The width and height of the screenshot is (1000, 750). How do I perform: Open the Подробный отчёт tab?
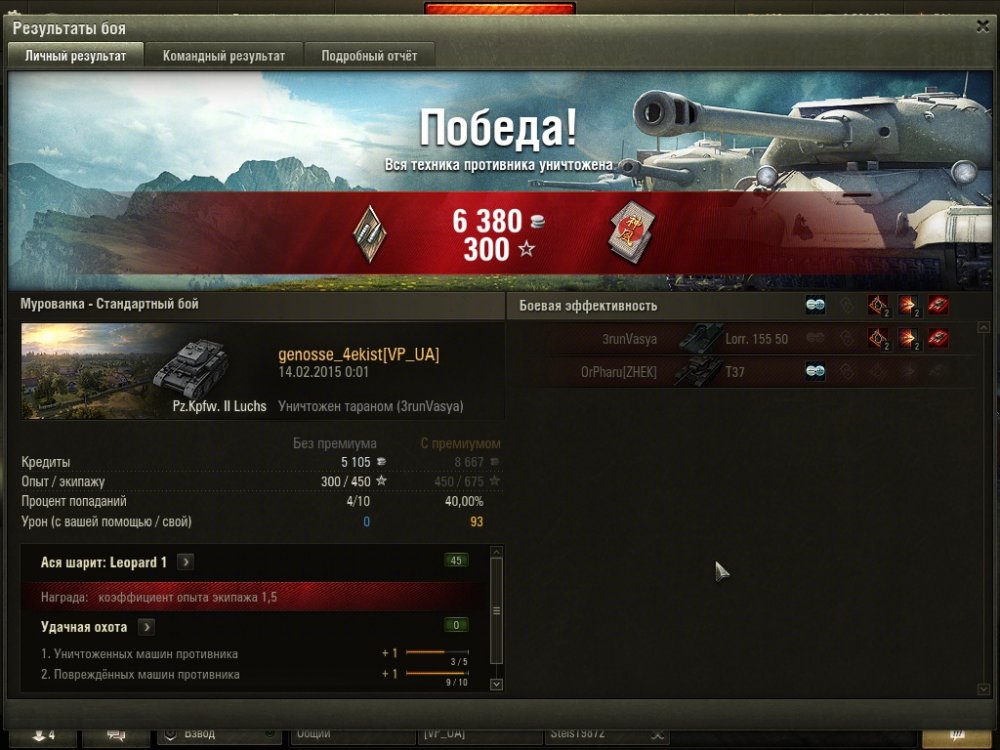369,56
